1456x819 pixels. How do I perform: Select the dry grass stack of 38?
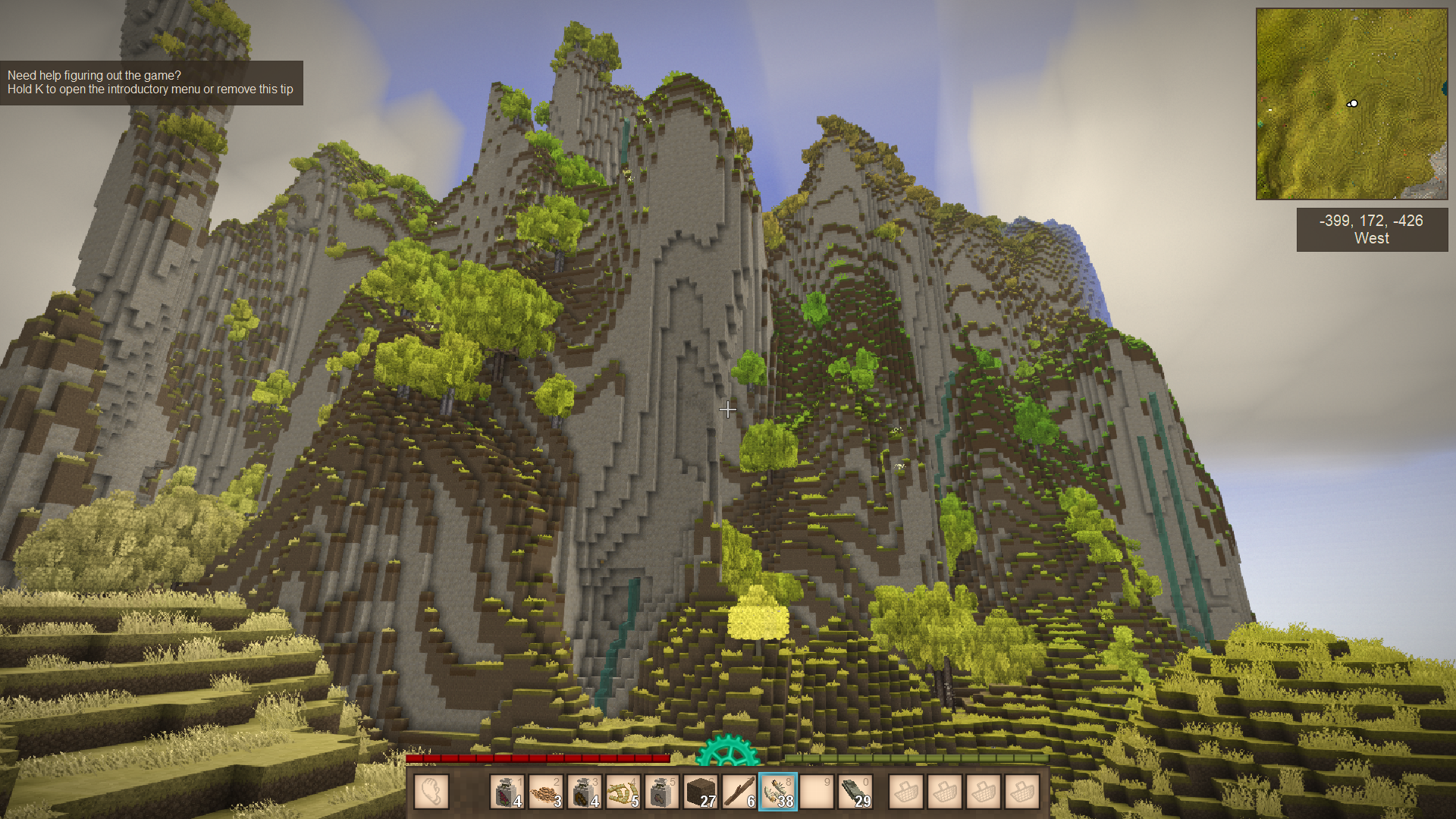coord(778,792)
